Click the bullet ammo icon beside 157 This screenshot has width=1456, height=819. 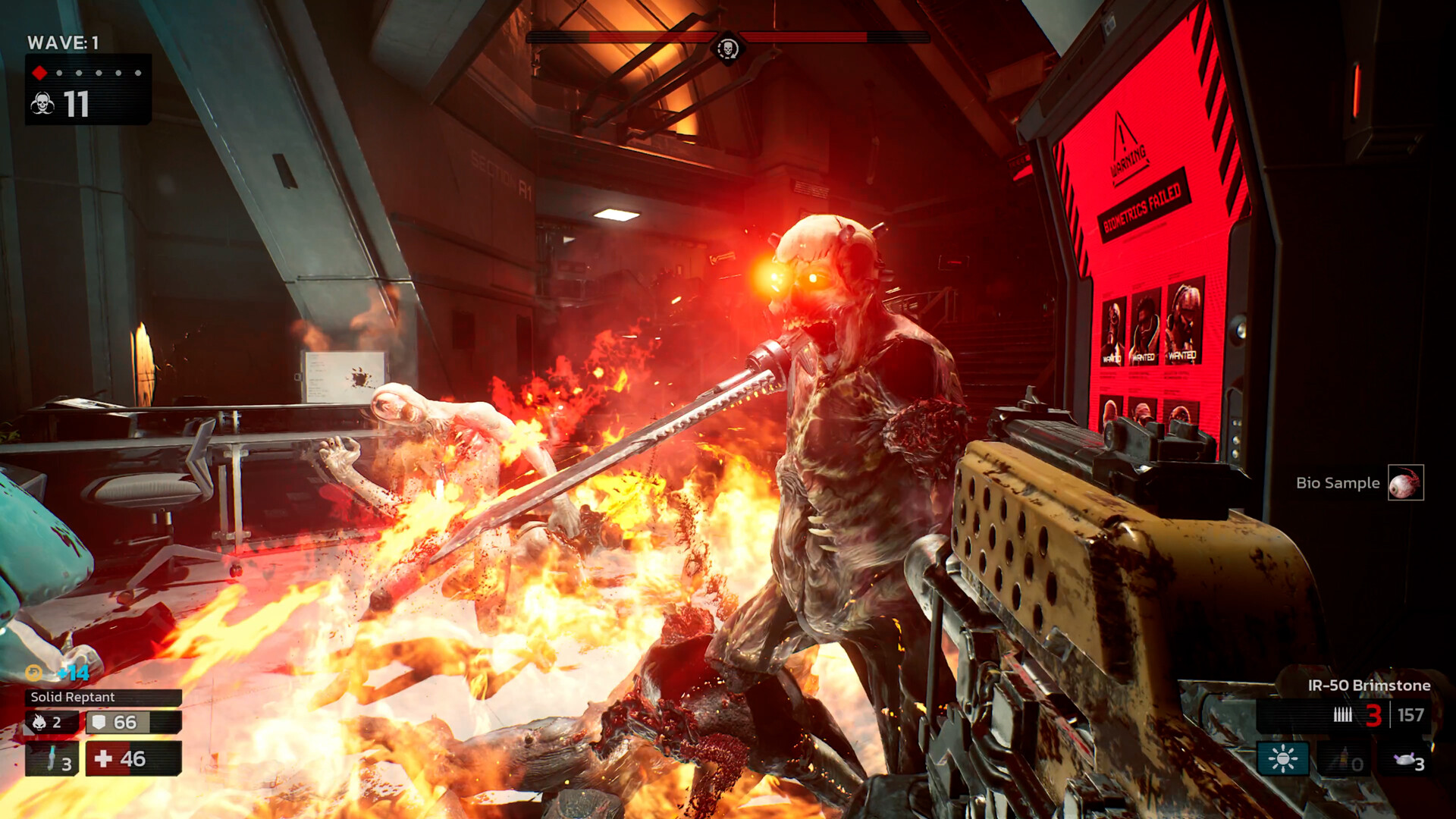pyautogui.click(x=1342, y=715)
